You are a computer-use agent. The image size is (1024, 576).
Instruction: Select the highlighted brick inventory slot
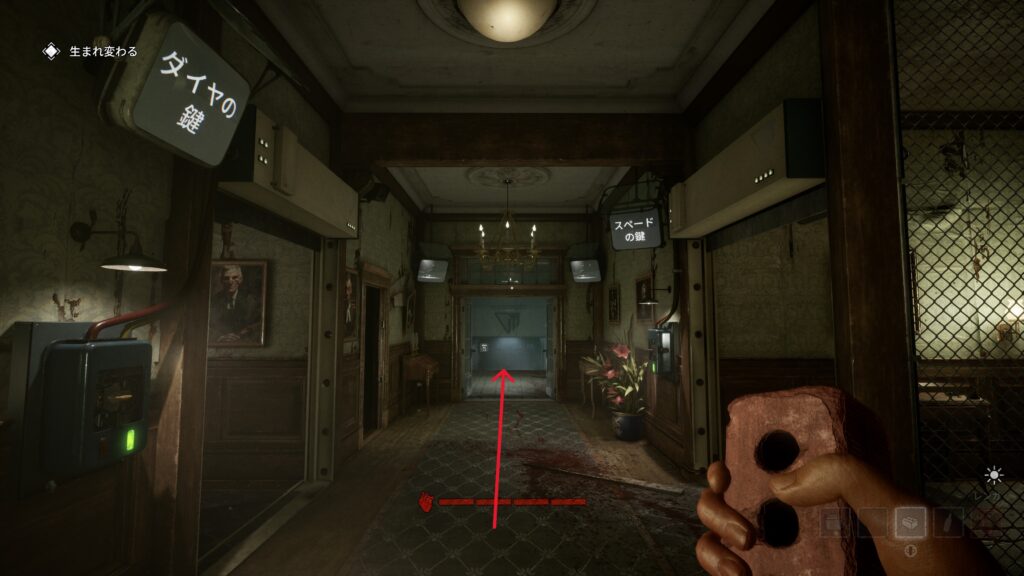[910, 522]
